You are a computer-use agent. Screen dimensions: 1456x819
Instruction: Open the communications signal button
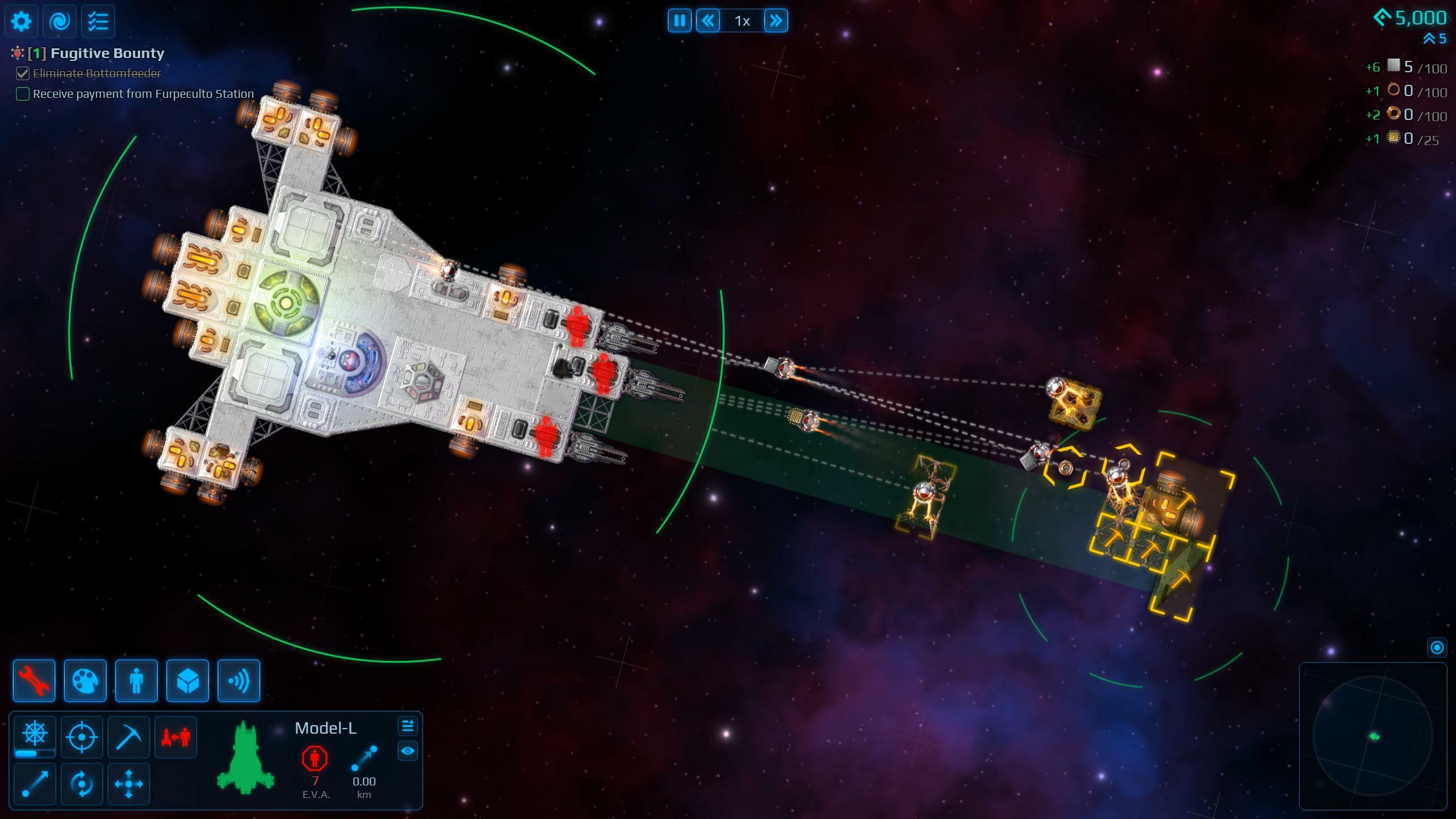[239, 681]
